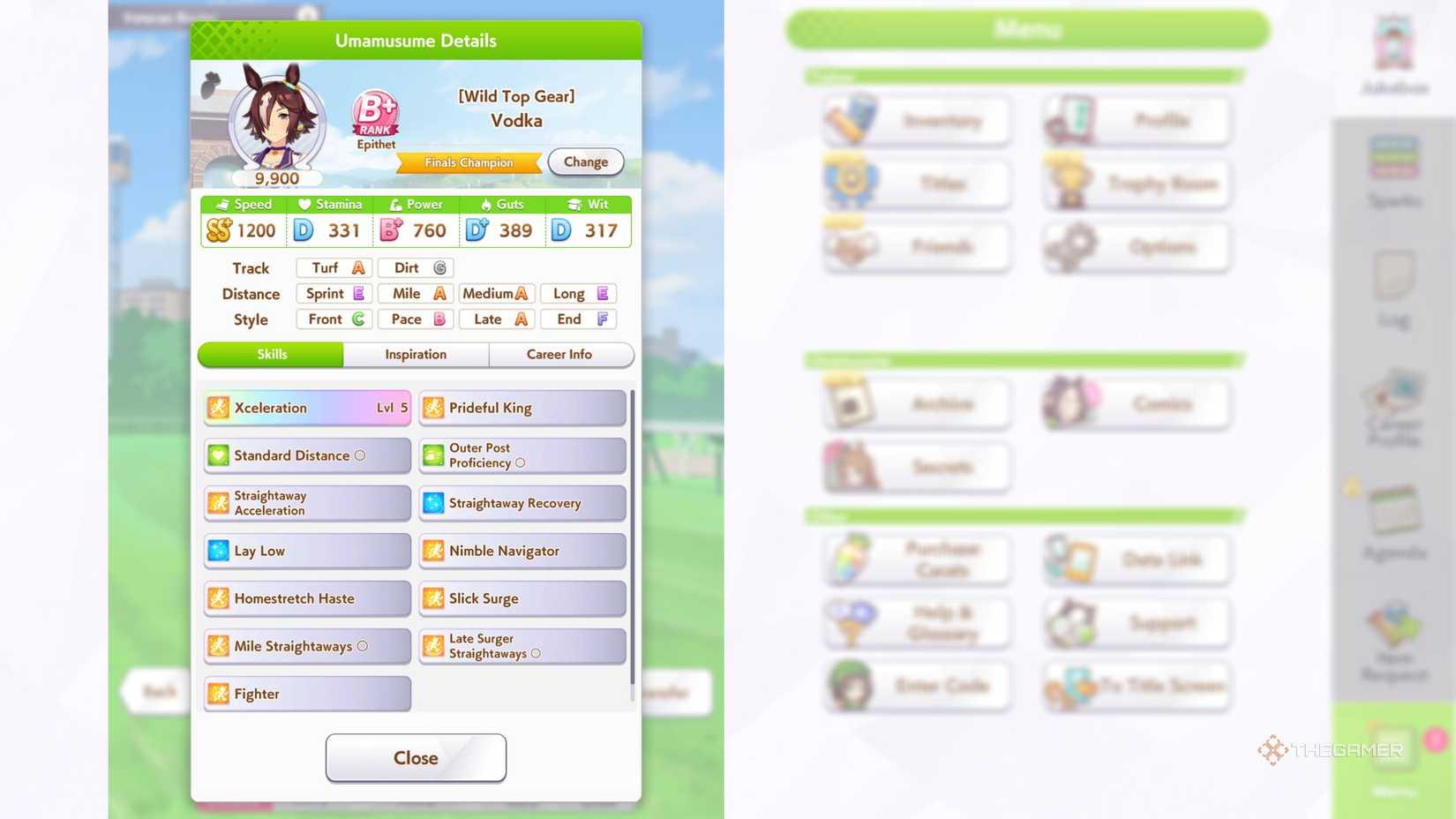Screen dimensions: 1456x819
Task: Click Change to edit the epithet
Action: point(585,162)
